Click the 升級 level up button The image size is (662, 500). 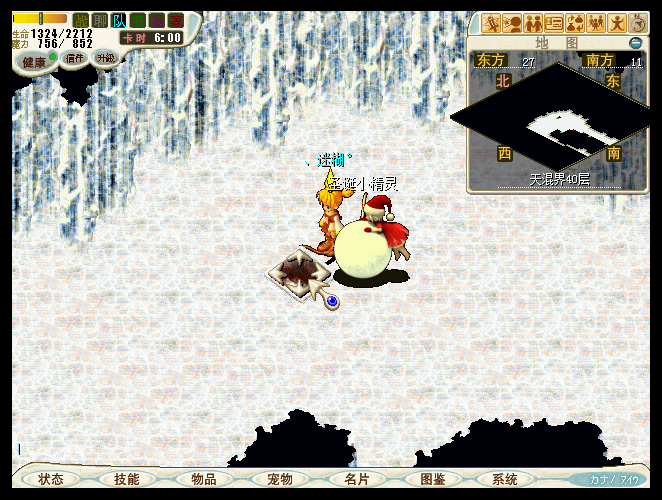click(106, 58)
